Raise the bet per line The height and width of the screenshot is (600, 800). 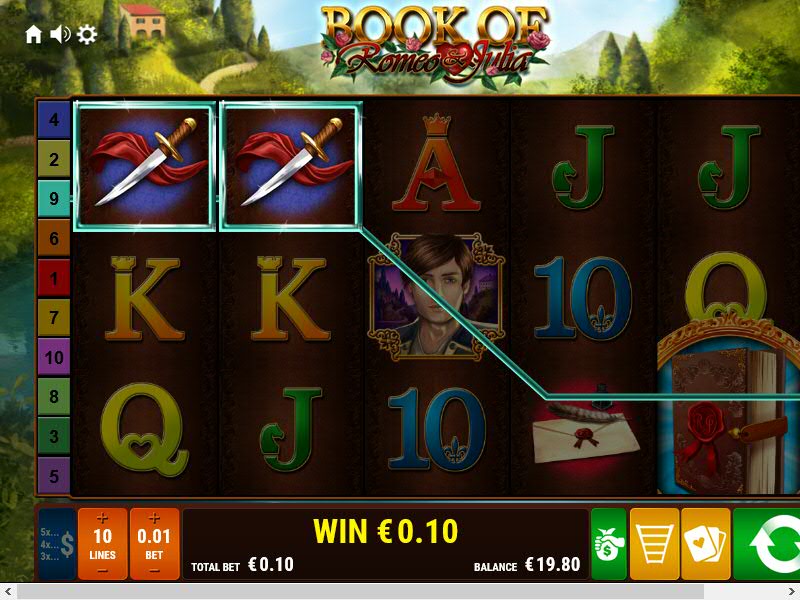(154, 518)
